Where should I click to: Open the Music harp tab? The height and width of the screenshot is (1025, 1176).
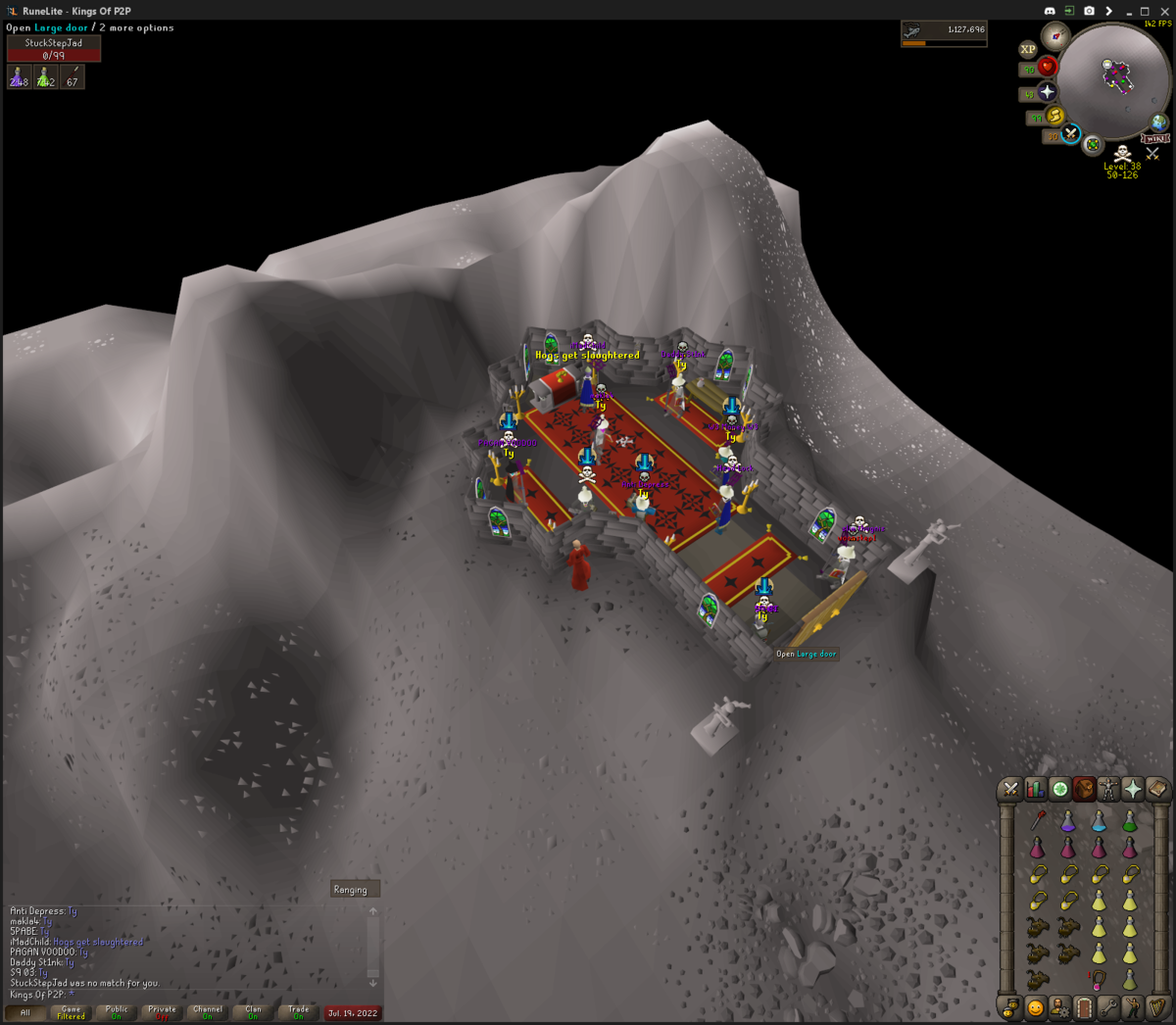coord(1157,1007)
